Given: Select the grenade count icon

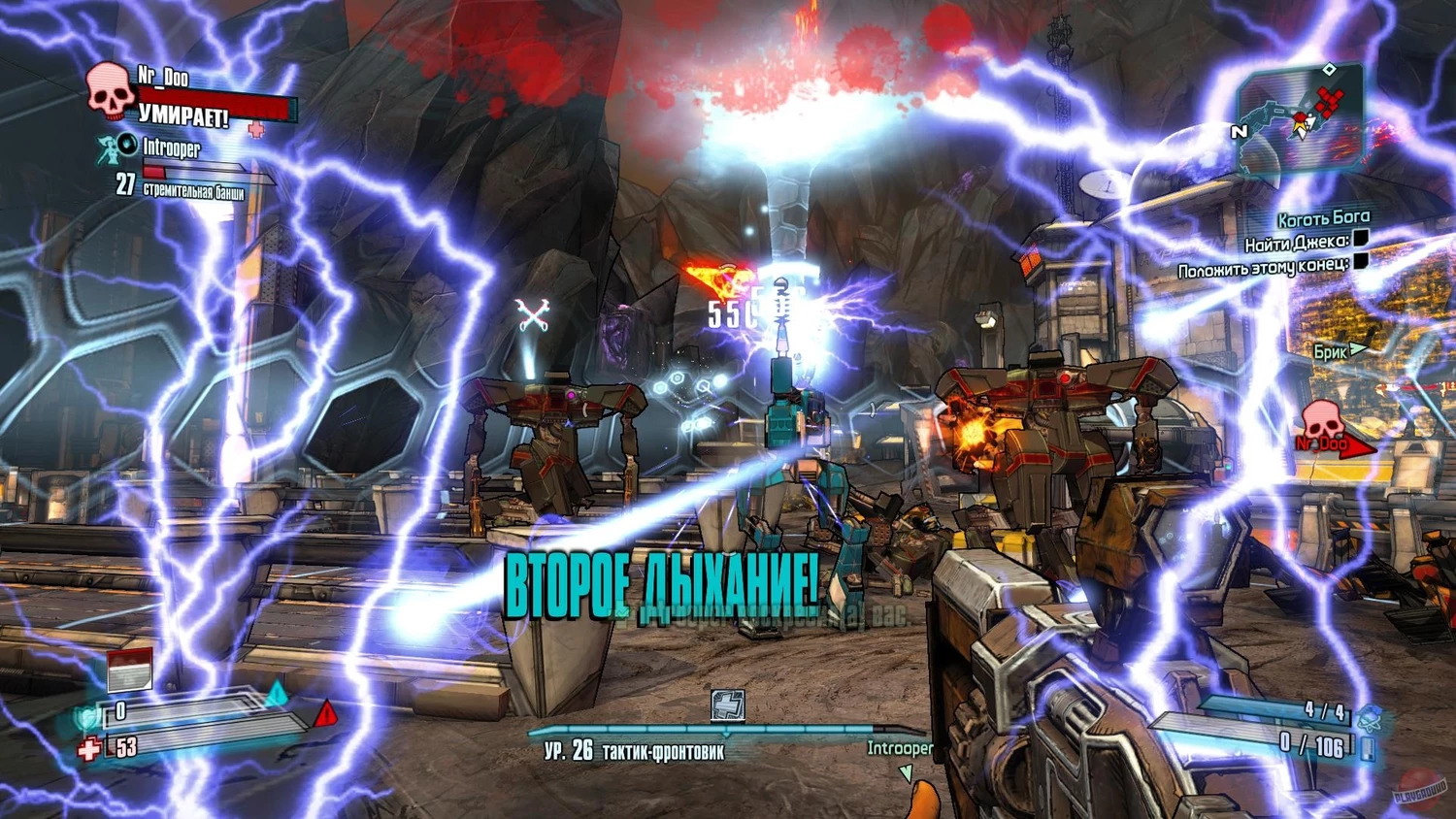Looking at the screenshot, I should coord(1370,717).
